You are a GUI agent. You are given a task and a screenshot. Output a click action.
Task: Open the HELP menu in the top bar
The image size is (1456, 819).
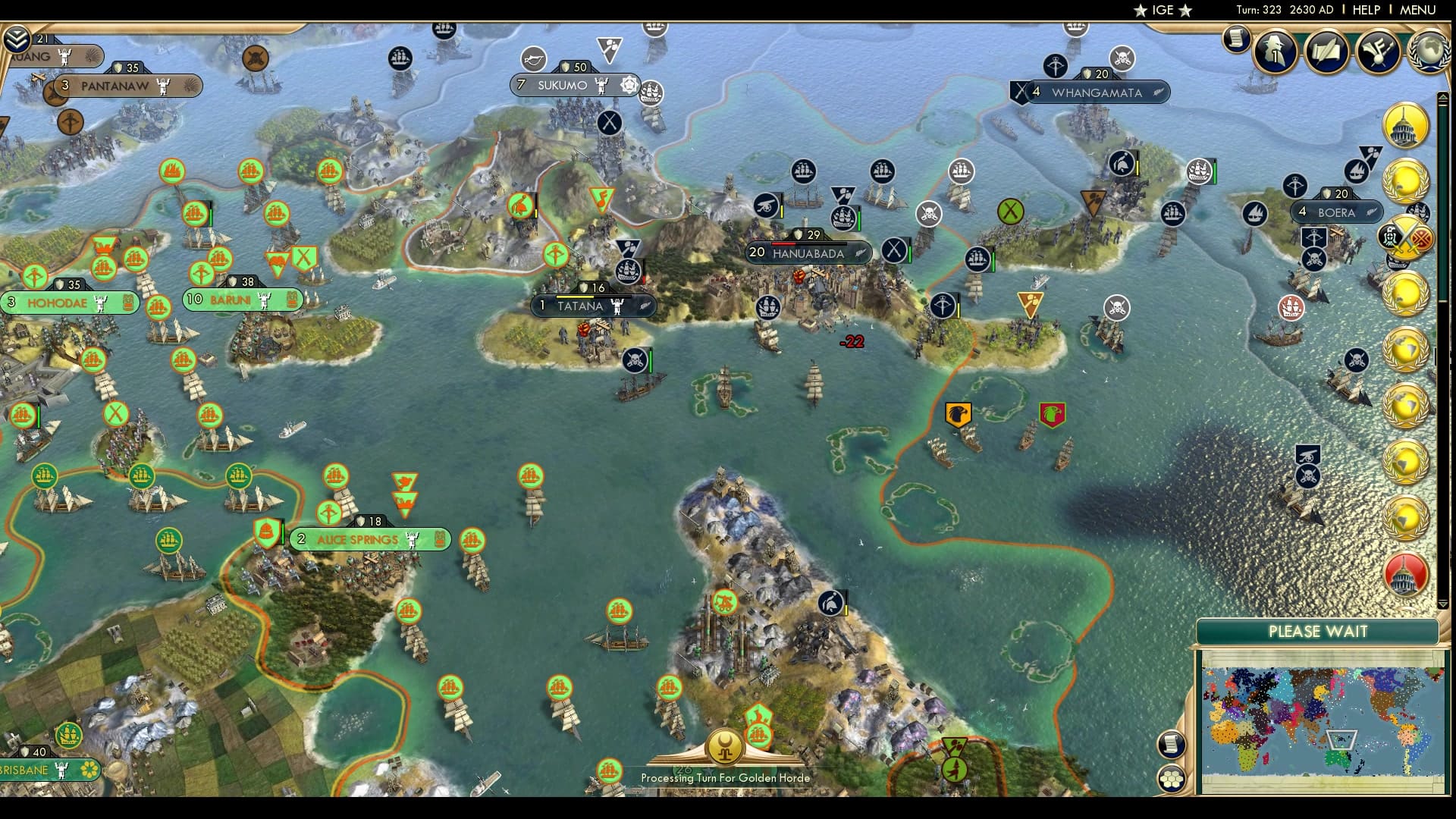point(1365,11)
